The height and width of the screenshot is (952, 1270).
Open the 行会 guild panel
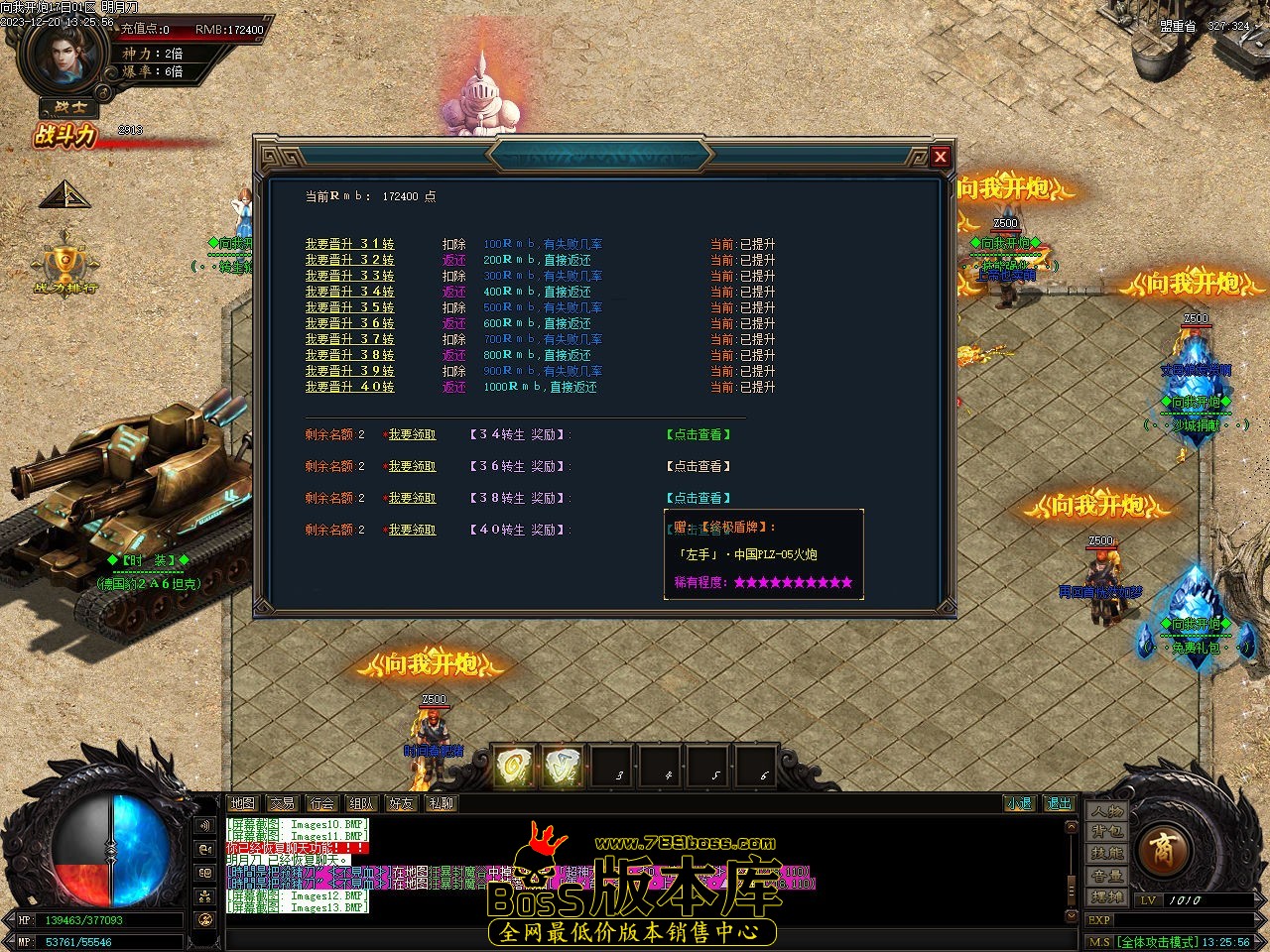pyautogui.click(x=321, y=803)
